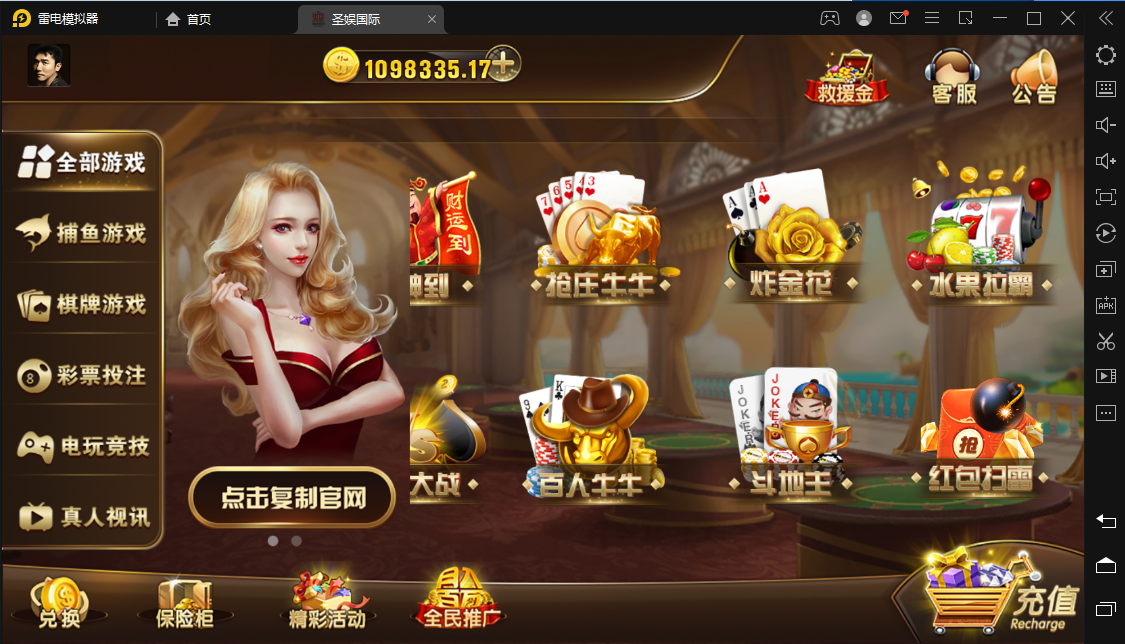
Task: Choose the 彩票投注 lottery category
Action: pos(82,375)
